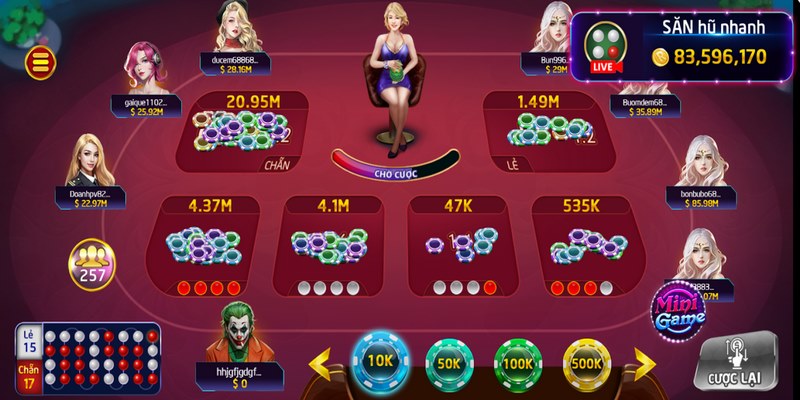The height and width of the screenshot is (400, 800).
Task: Open the Mini Game icon
Action: coord(680,309)
